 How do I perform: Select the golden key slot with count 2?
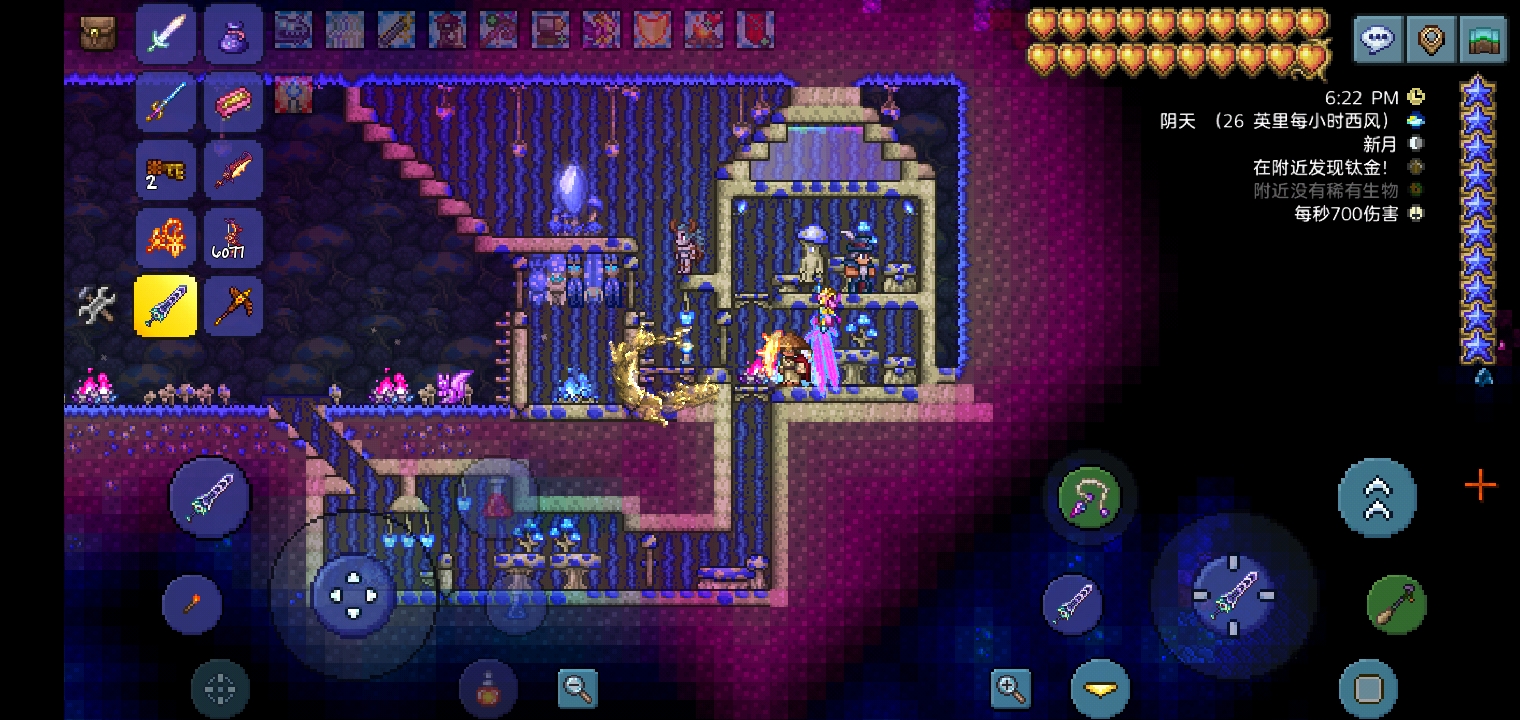pos(166,170)
